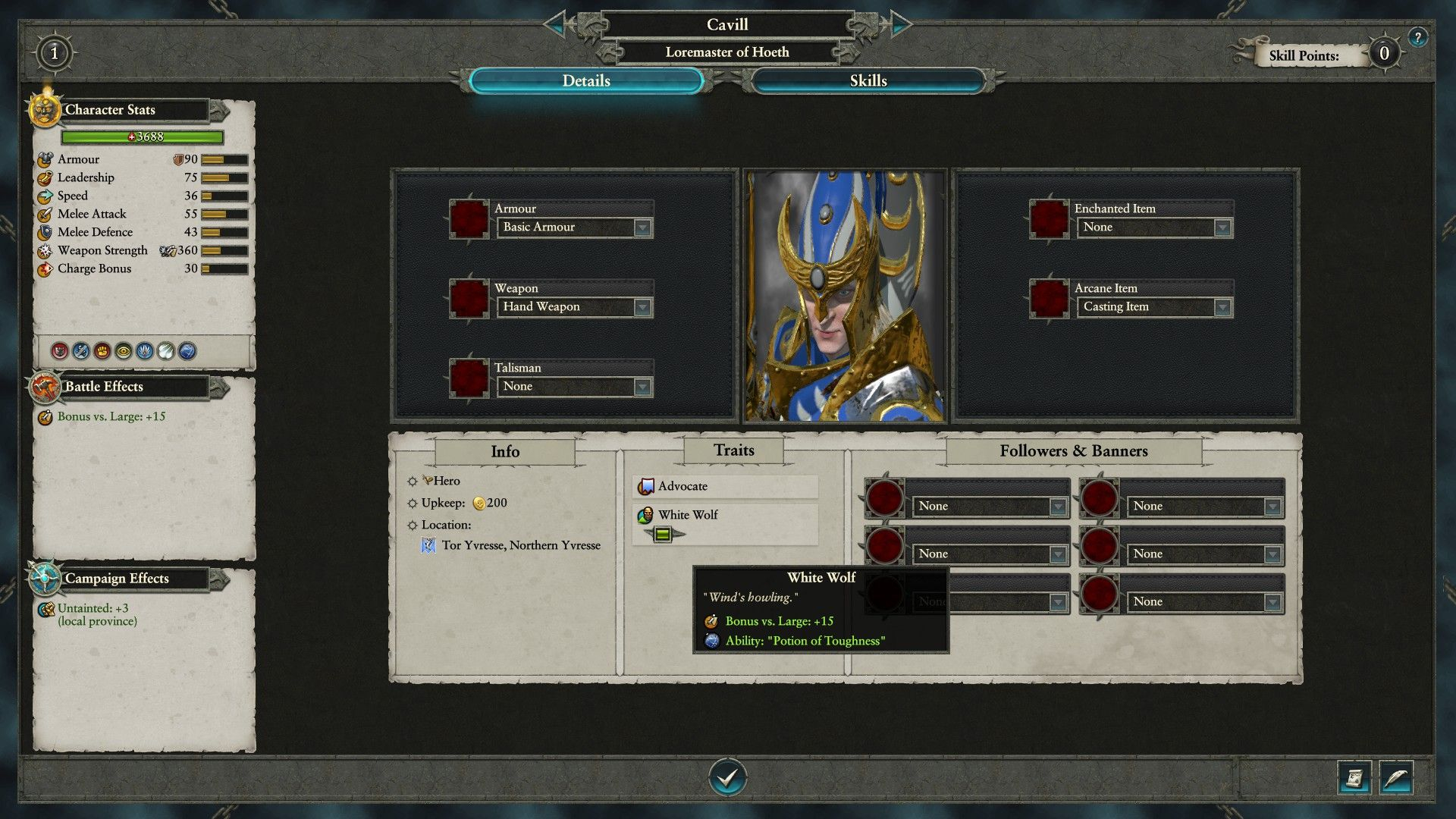Expand the Enchanted Item dropdown

click(1222, 227)
